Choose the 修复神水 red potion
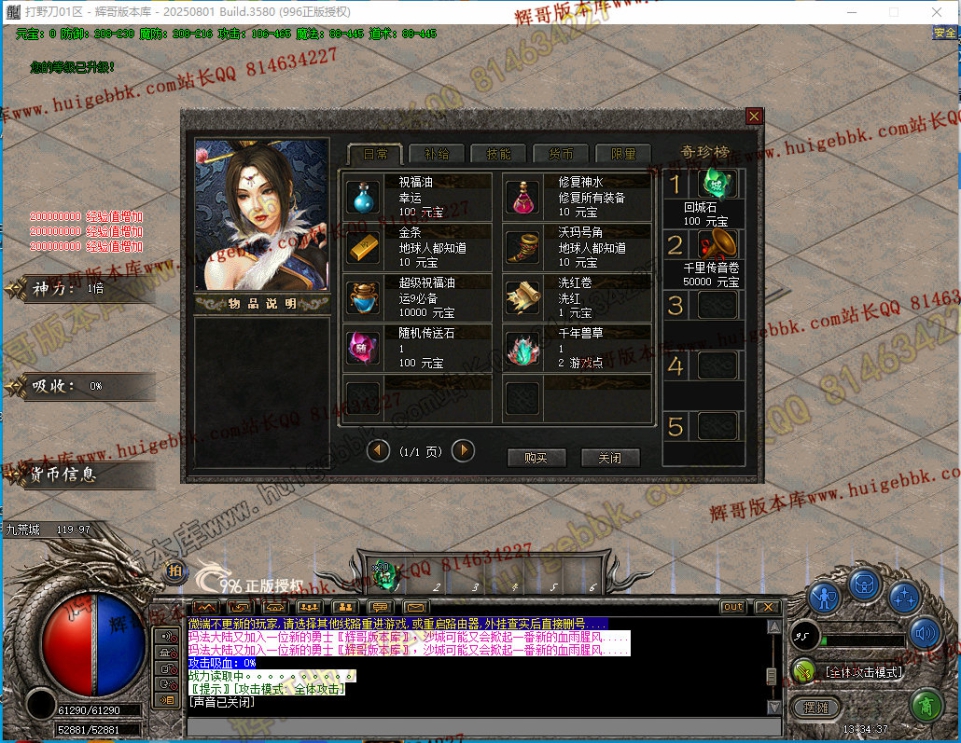961x743 pixels. pyautogui.click(x=522, y=197)
